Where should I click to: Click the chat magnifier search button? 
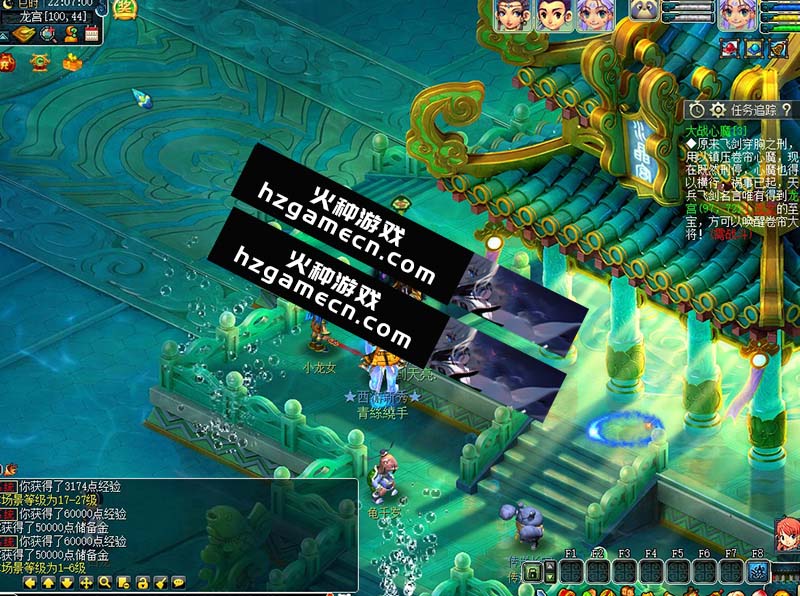tap(104, 582)
